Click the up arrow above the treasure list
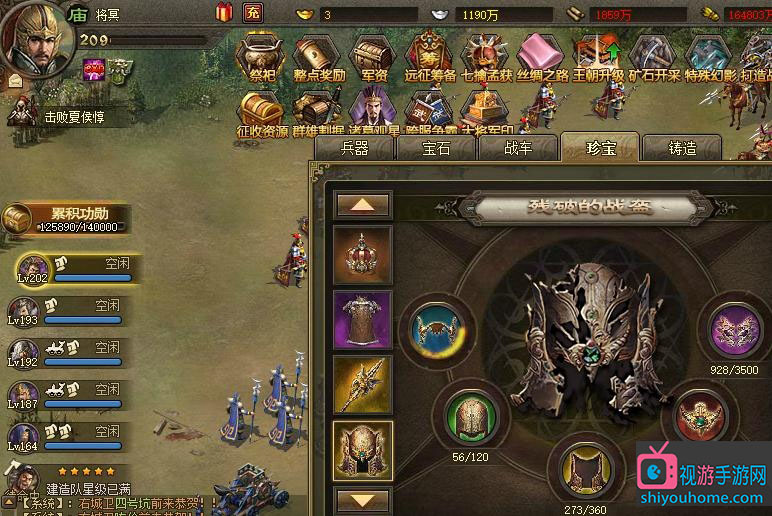Screen dimensions: 772x516 click(x=362, y=204)
